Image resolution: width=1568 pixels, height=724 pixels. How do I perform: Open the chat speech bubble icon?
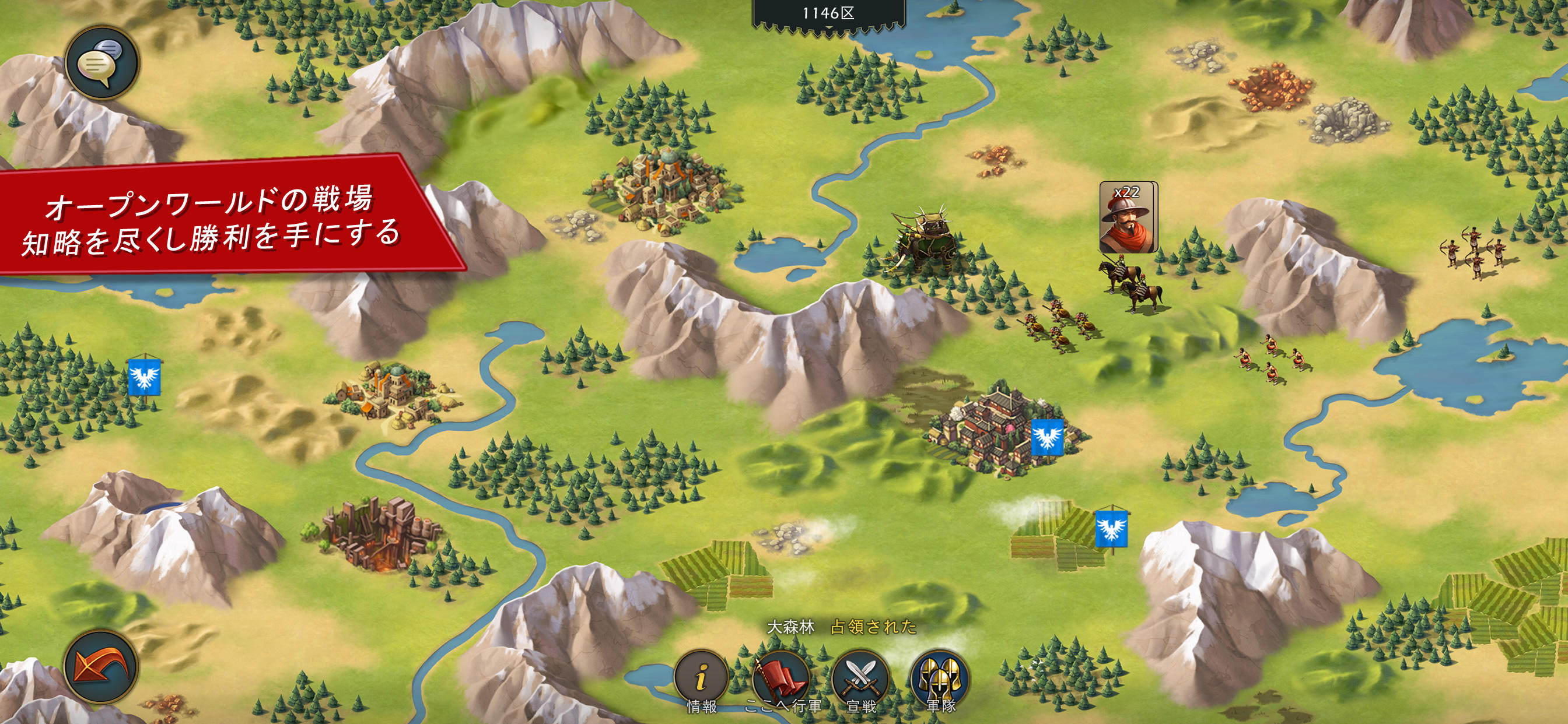103,61
